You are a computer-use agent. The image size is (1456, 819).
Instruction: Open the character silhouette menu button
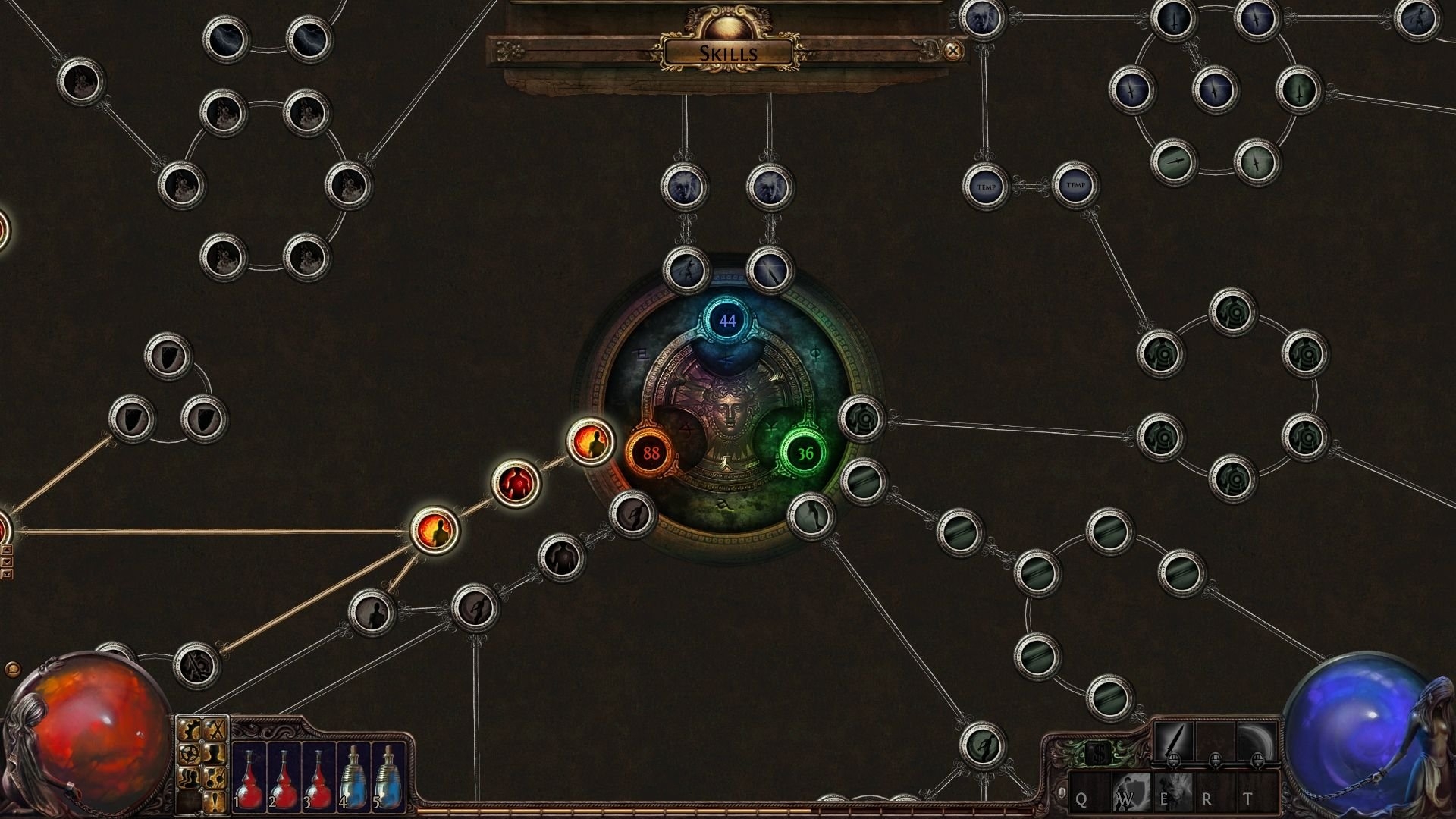tap(216, 754)
